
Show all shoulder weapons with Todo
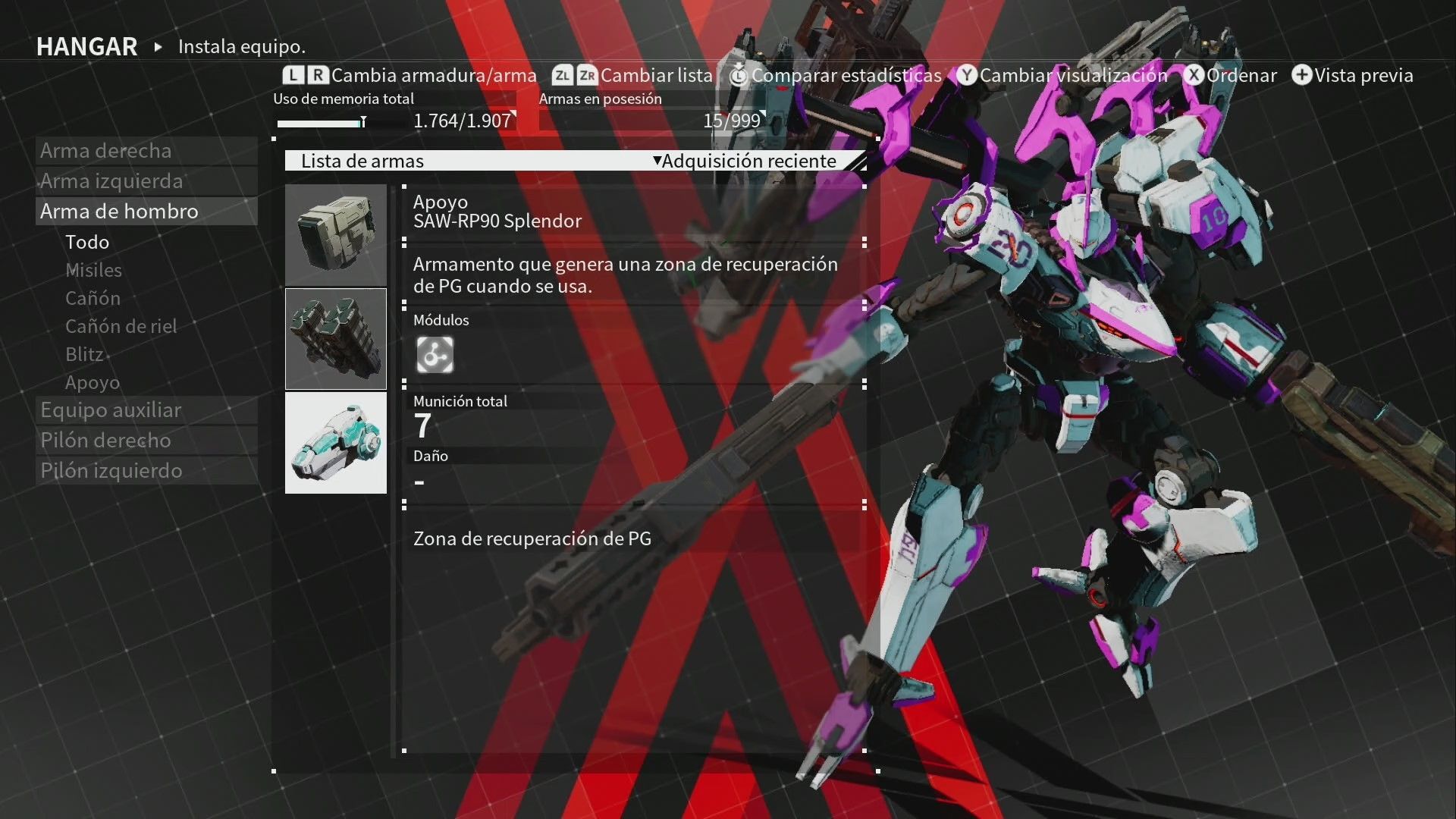tap(87, 242)
